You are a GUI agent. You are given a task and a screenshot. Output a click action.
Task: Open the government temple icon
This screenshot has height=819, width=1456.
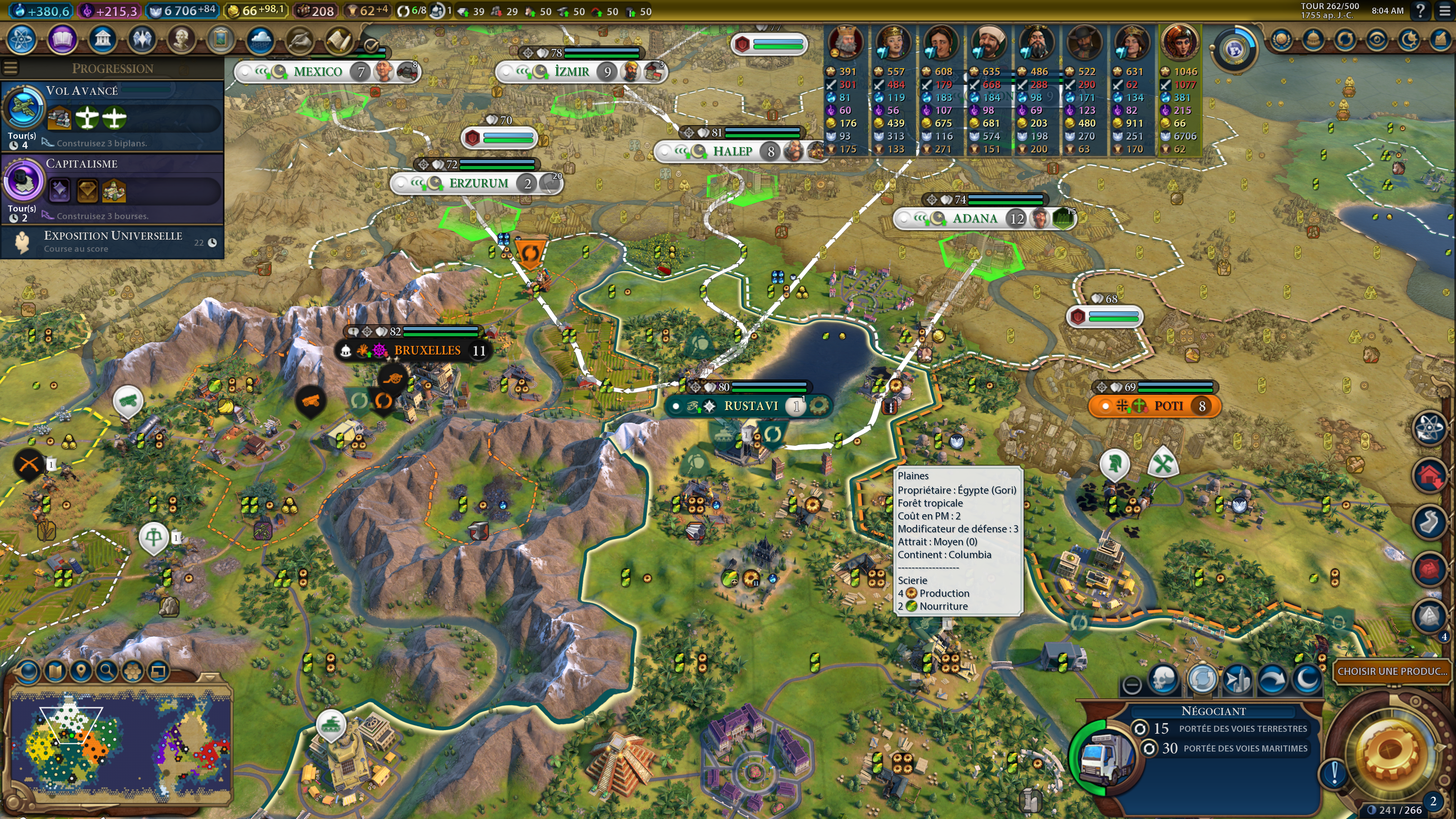click(x=102, y=39)
